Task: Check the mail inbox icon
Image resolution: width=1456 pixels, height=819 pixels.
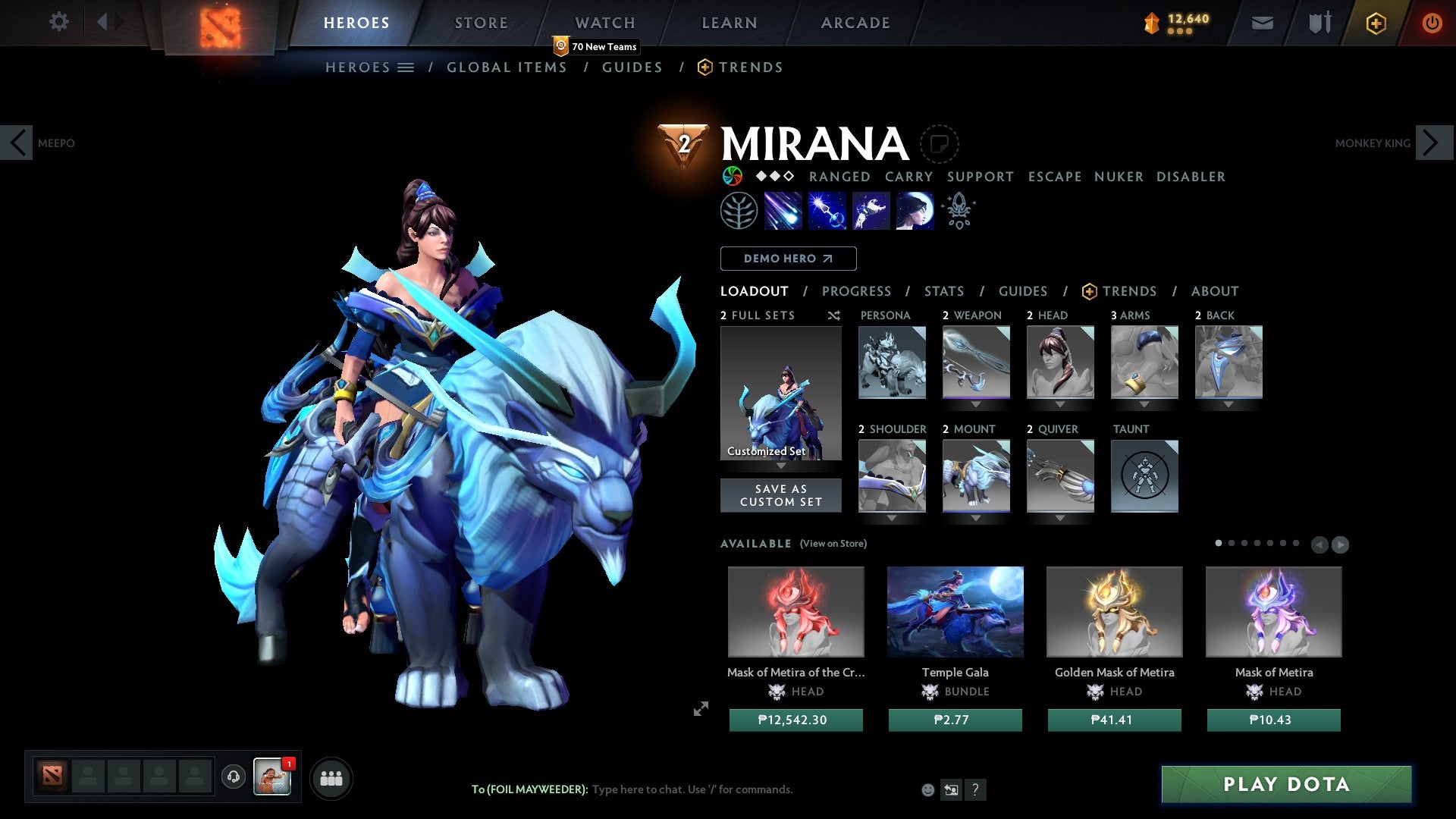Action: [1262, 23]
